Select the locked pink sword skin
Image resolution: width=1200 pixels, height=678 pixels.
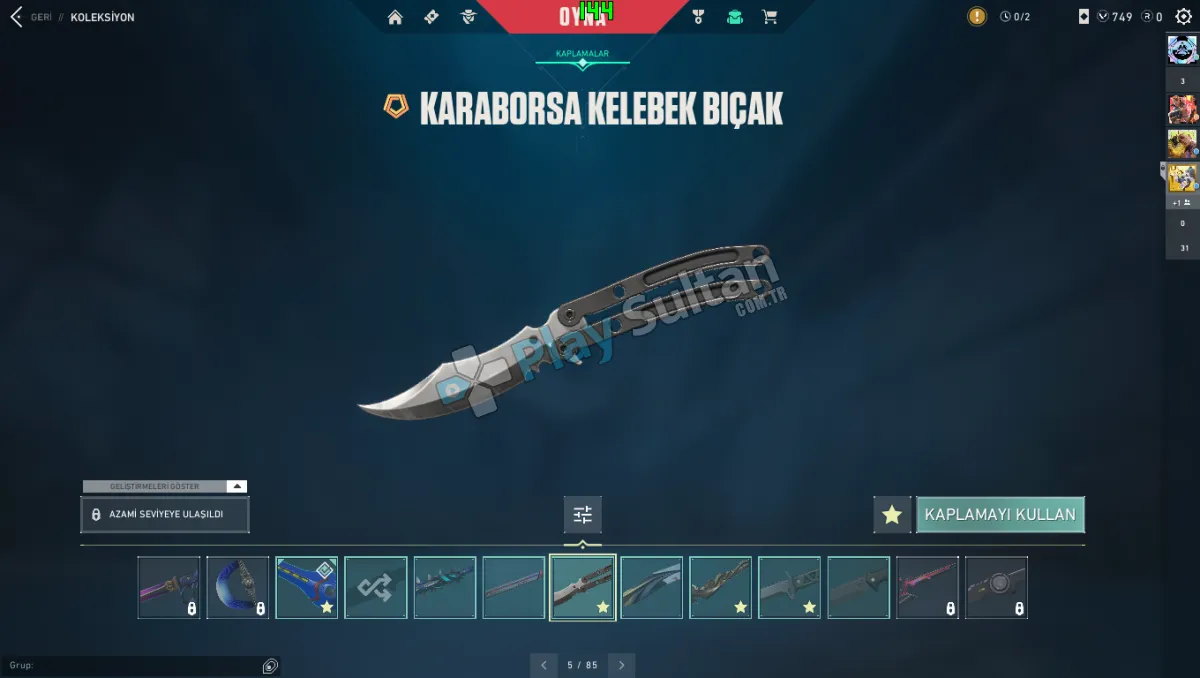tap(927, 588)
